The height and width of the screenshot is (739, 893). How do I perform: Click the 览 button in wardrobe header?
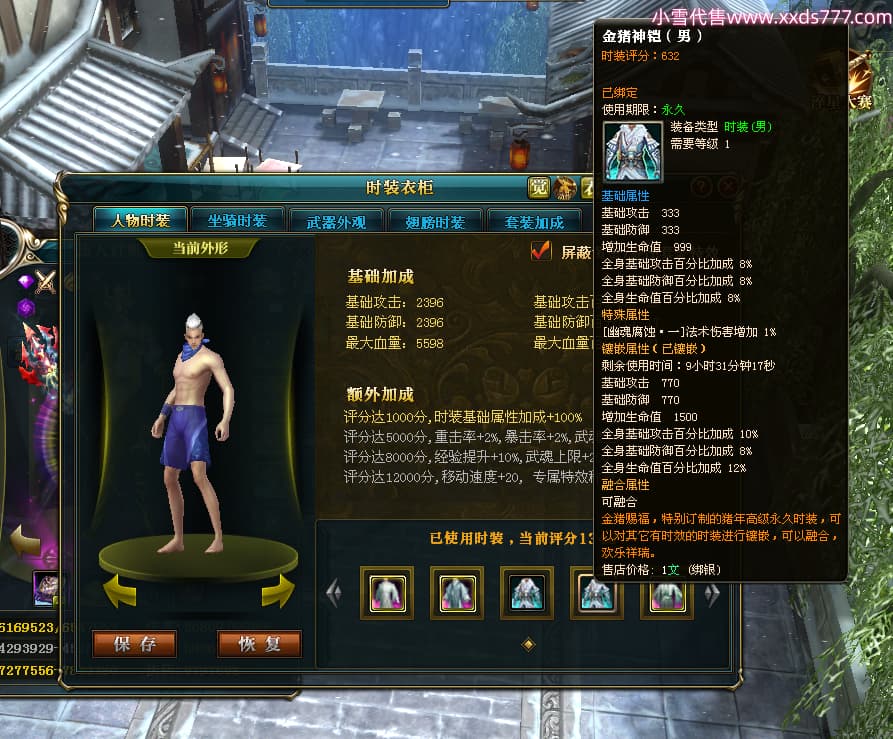(539, 187)
